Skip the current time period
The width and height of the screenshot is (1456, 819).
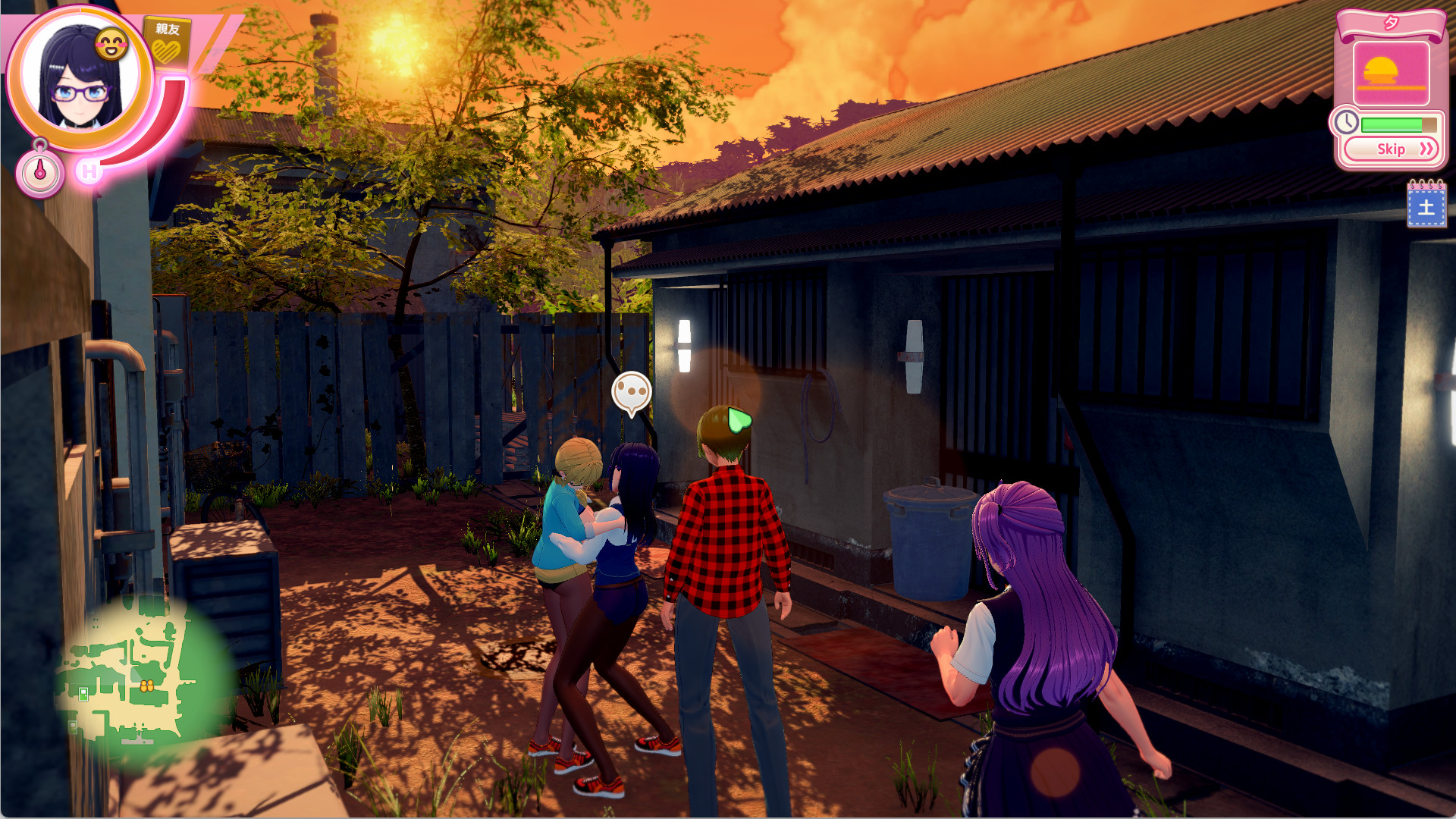coord(1391,149)
